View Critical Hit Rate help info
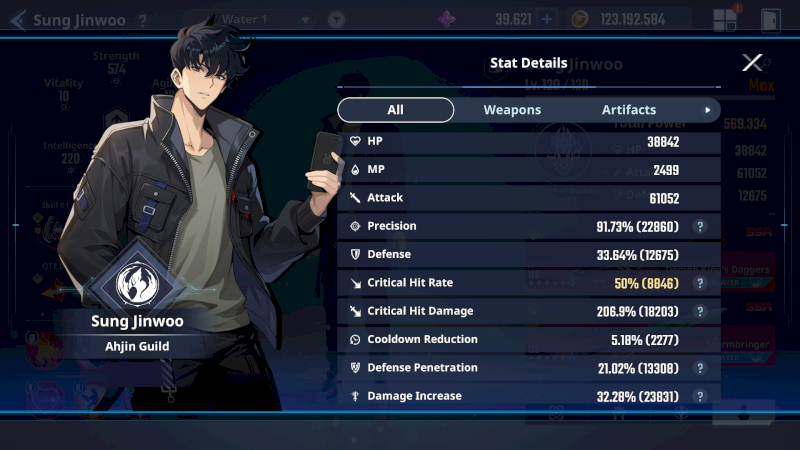Screen dimensions: 800x450 (x=702, y=283)
